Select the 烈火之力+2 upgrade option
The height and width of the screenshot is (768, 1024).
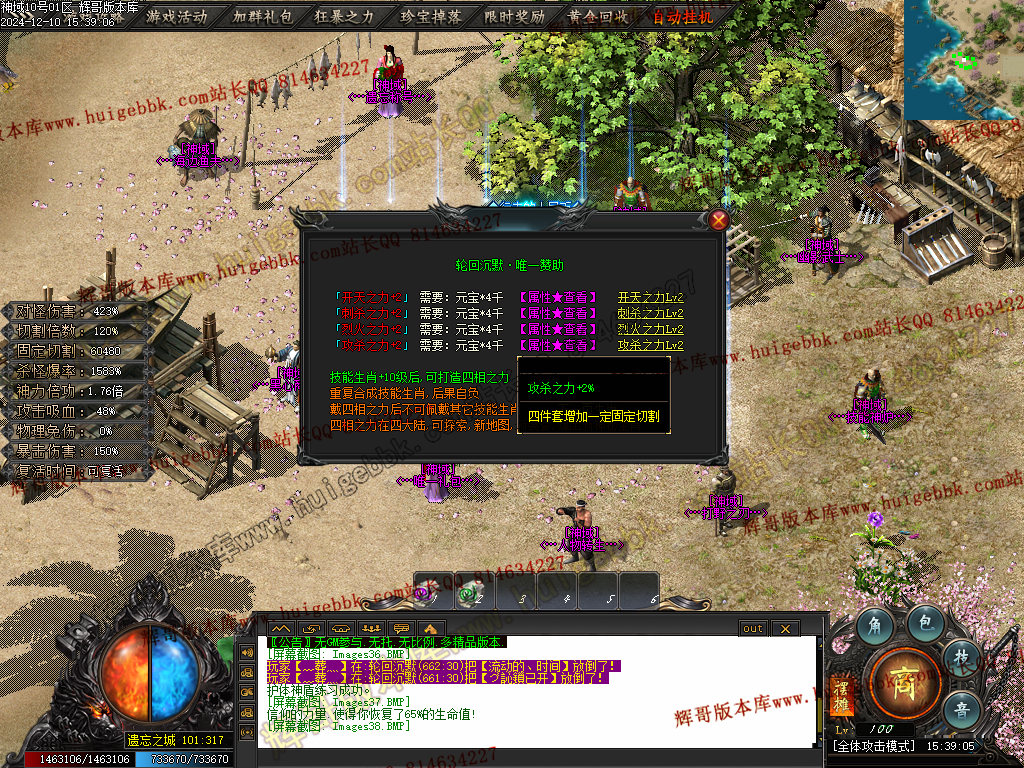click(x=370, y=329)
